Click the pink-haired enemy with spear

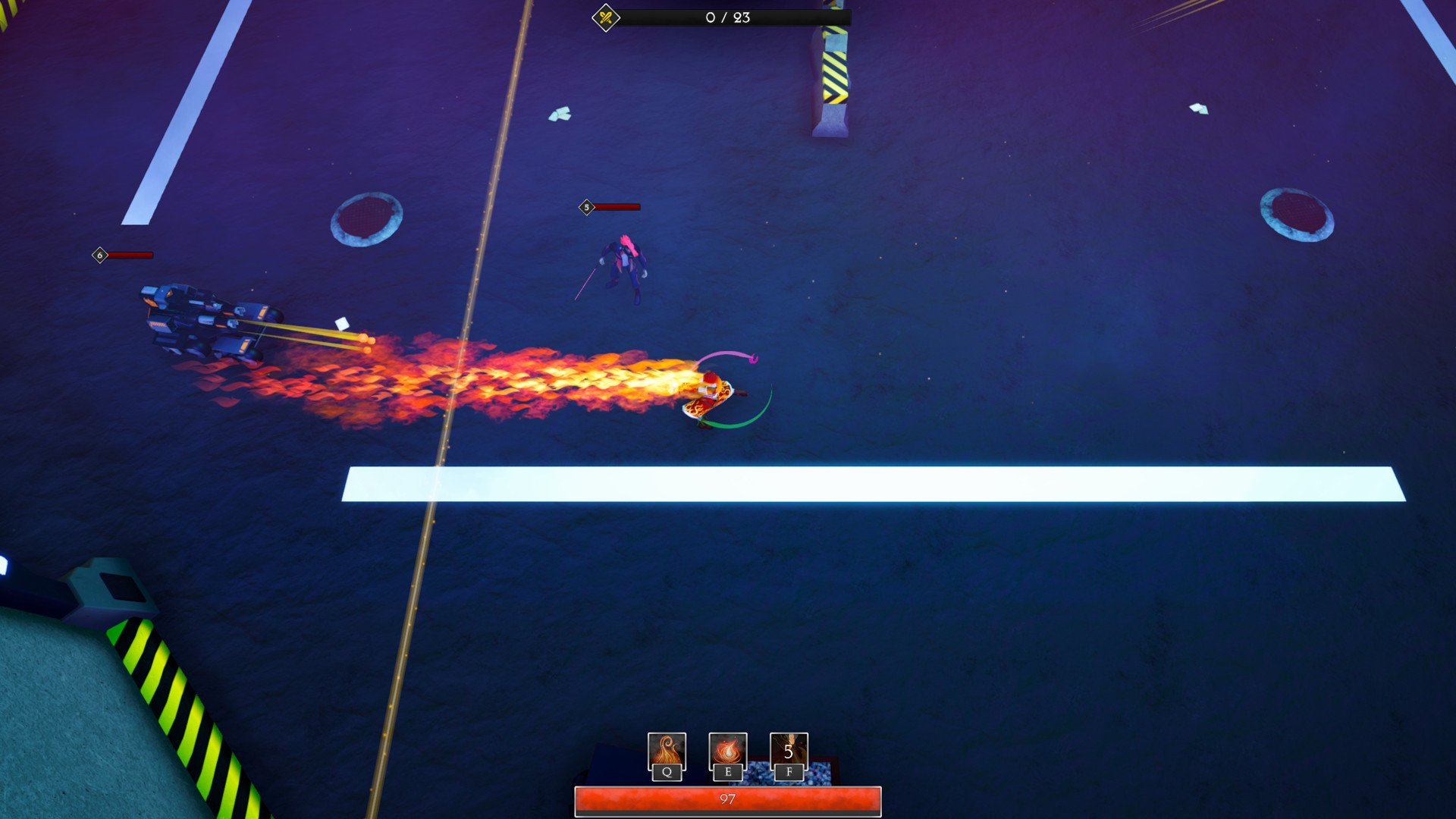626,265
